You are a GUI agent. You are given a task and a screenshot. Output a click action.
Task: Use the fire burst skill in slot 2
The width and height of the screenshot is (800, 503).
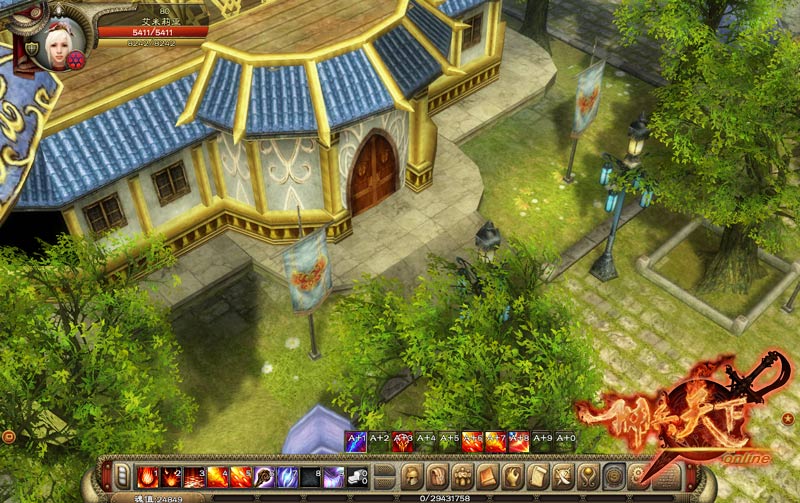pos(171,476)
